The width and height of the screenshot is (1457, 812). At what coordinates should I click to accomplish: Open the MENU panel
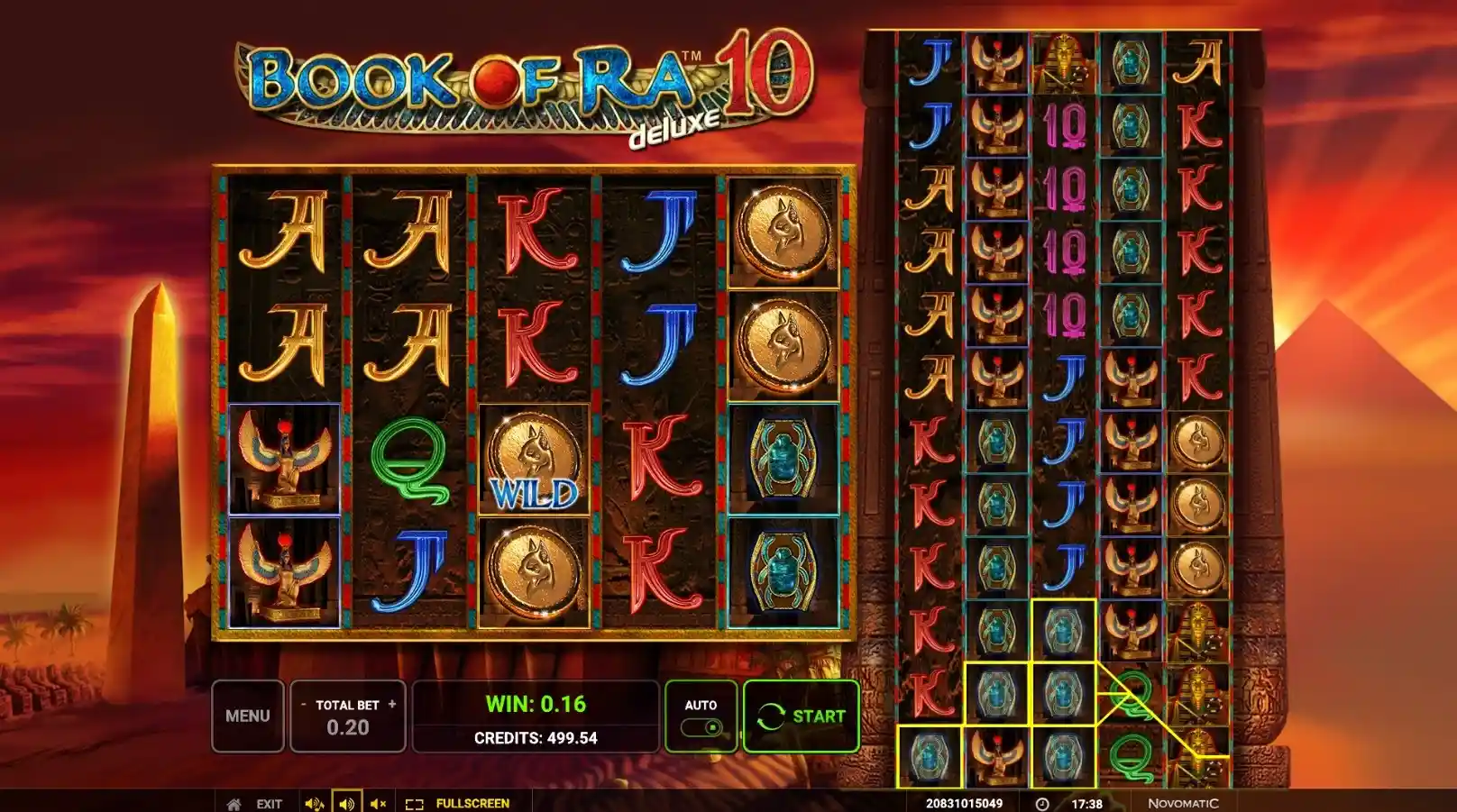click(x=247, y=716)
